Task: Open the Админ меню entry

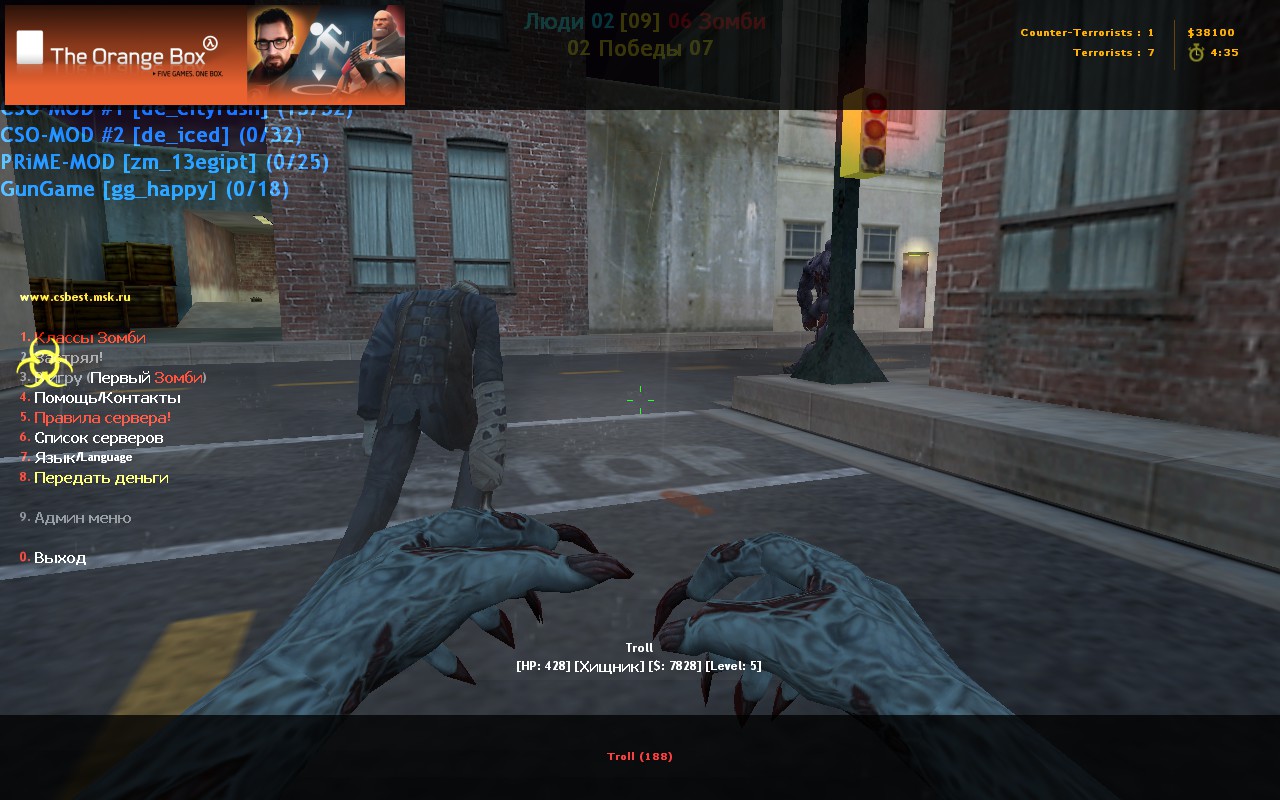Action: pos(82,518)
